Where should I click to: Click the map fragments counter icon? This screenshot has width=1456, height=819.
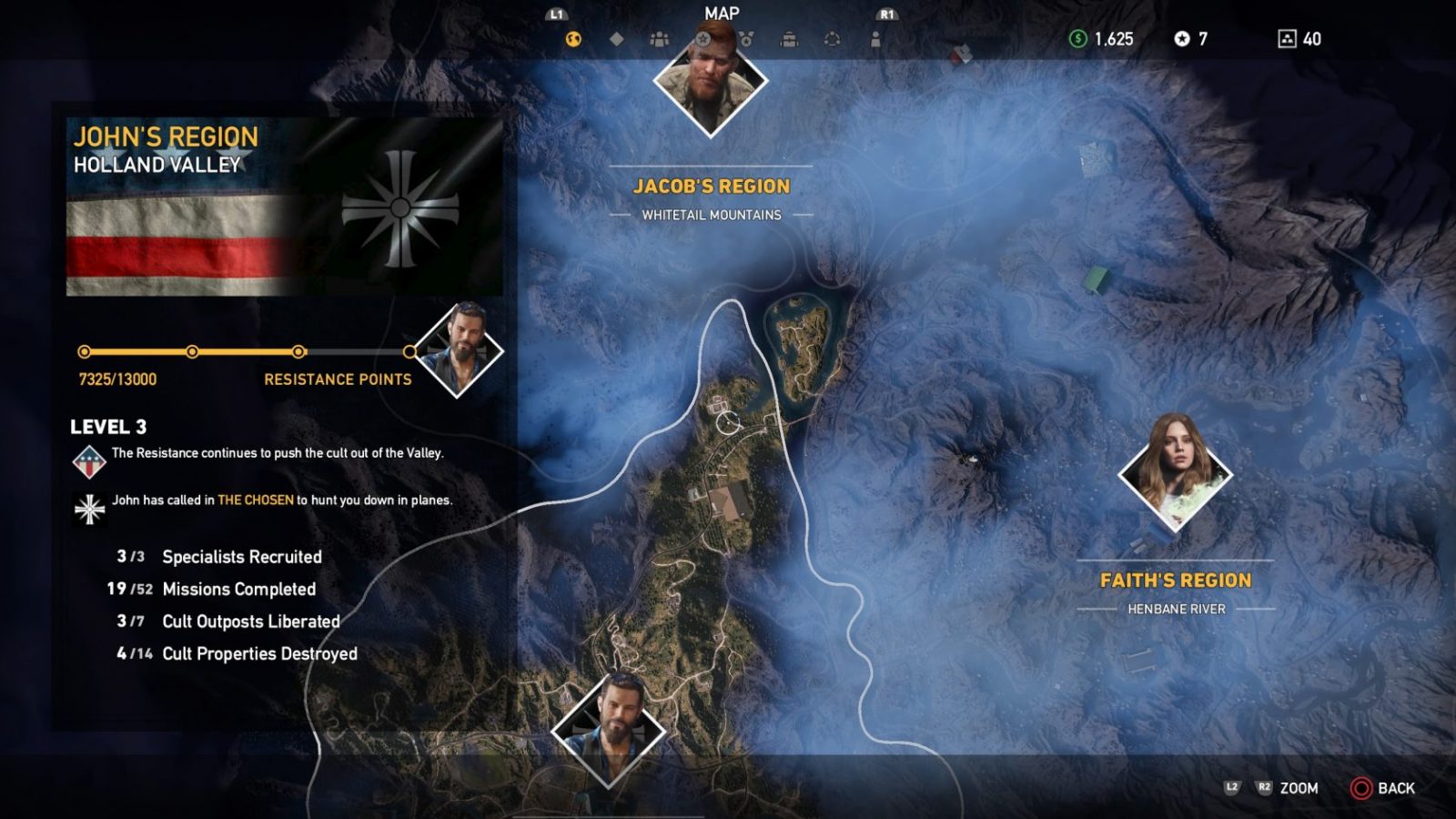[x=1287, y=40]
